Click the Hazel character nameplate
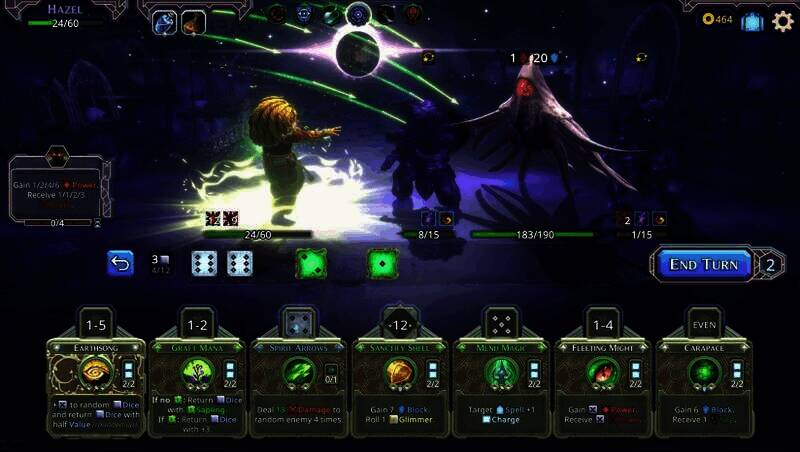 click(x=64, y=10)
